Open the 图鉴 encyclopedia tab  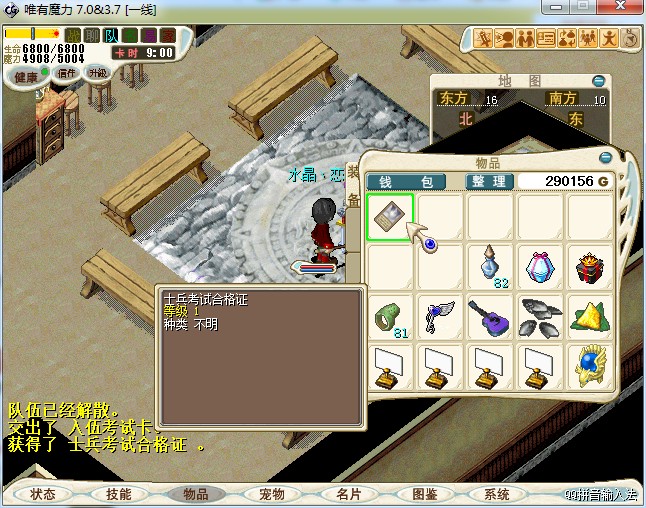click(x=424, y=494)
